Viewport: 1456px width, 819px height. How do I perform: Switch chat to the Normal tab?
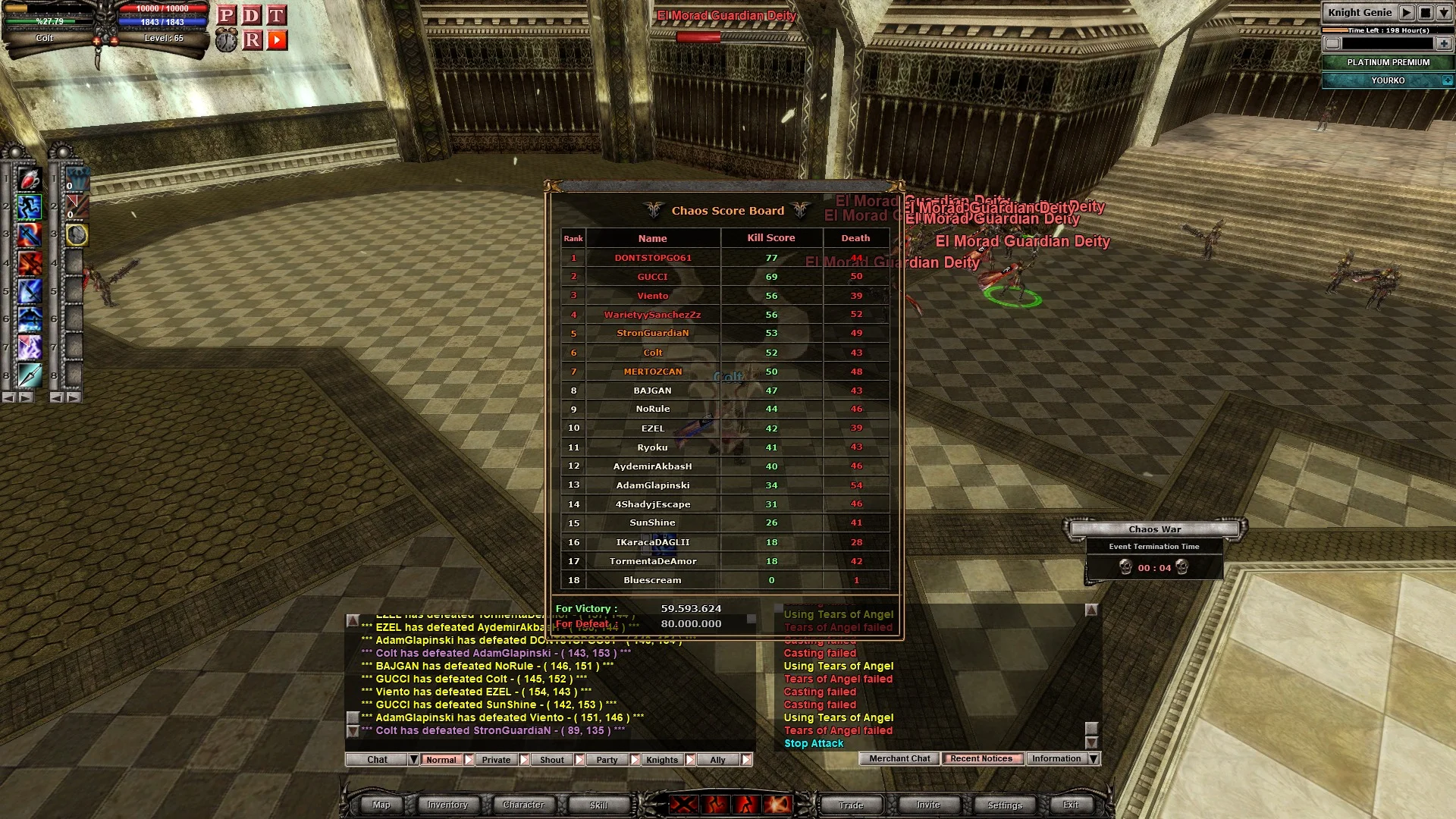tap(441, 760)
